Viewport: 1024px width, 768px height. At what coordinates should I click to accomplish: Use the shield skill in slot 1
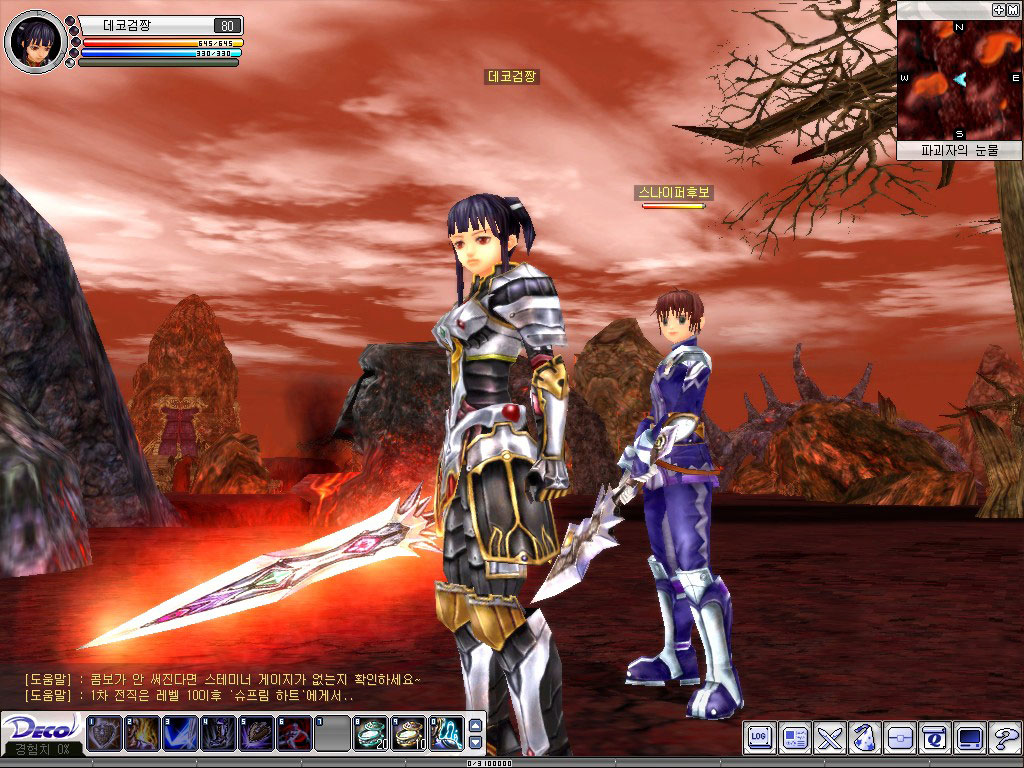[x=103, y=734]
